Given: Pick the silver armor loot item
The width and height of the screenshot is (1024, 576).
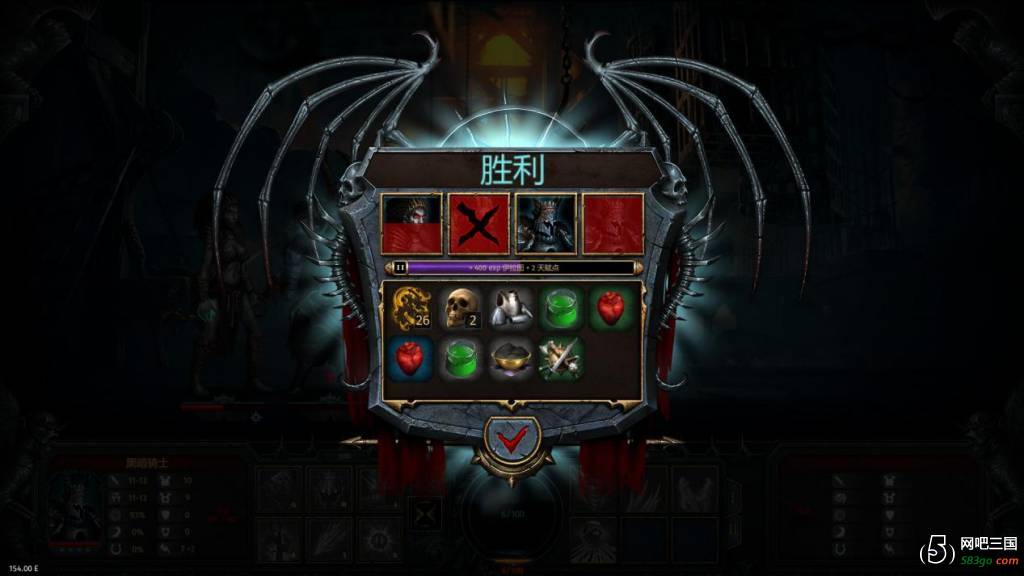Looking at the screenshot, I should point(511,308).
